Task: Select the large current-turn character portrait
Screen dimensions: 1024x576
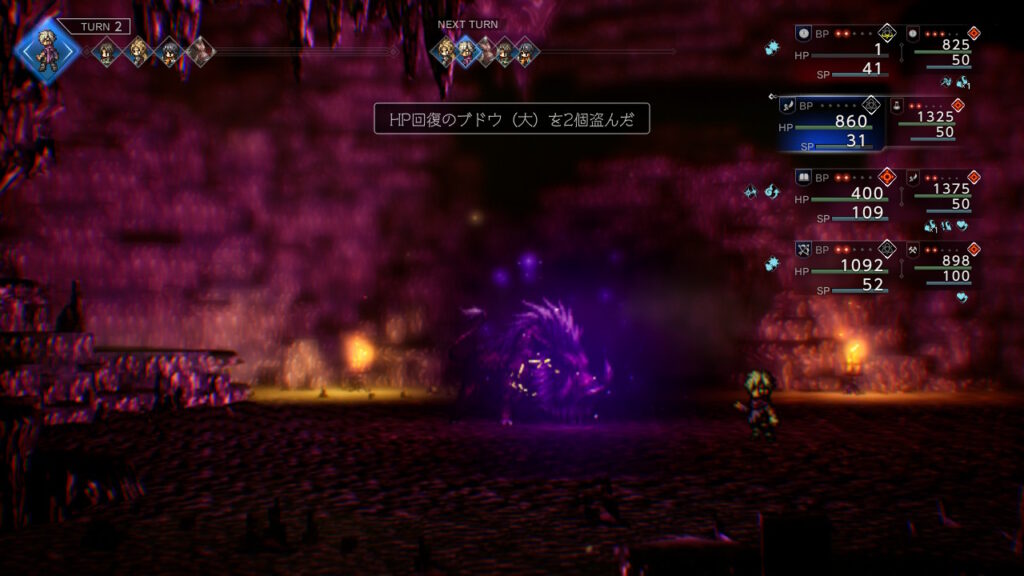Action: point(44,47)
